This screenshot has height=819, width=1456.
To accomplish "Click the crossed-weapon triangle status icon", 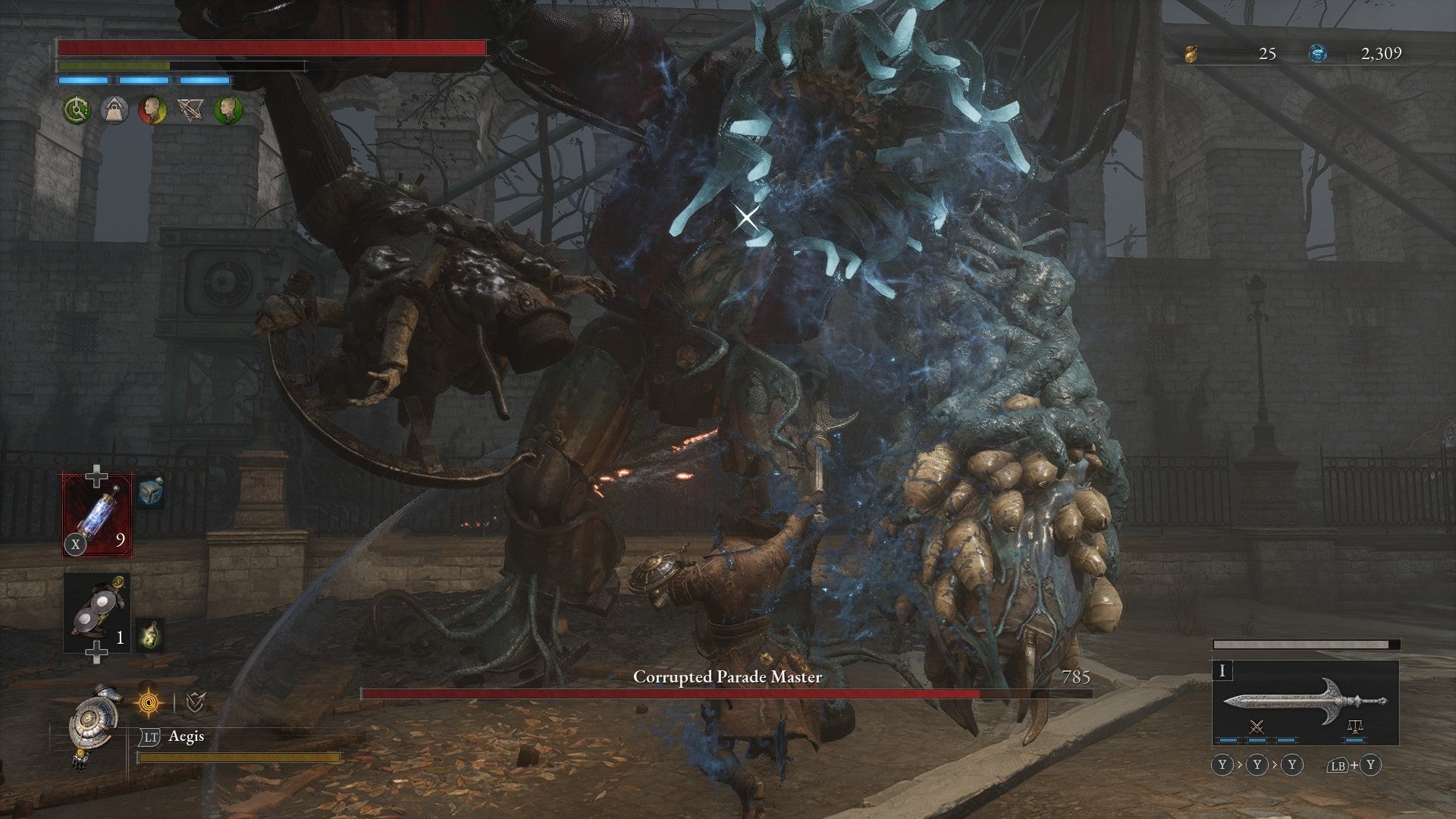I will (190, 111).
